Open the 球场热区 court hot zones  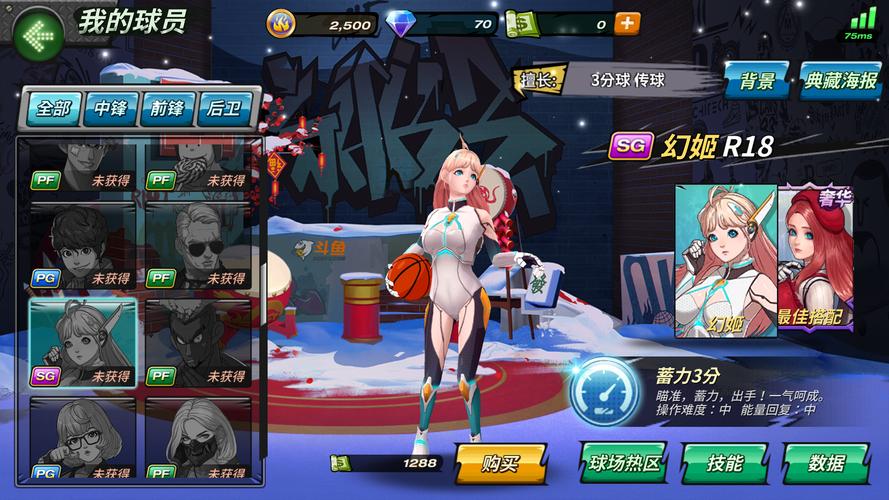(624, 463)
